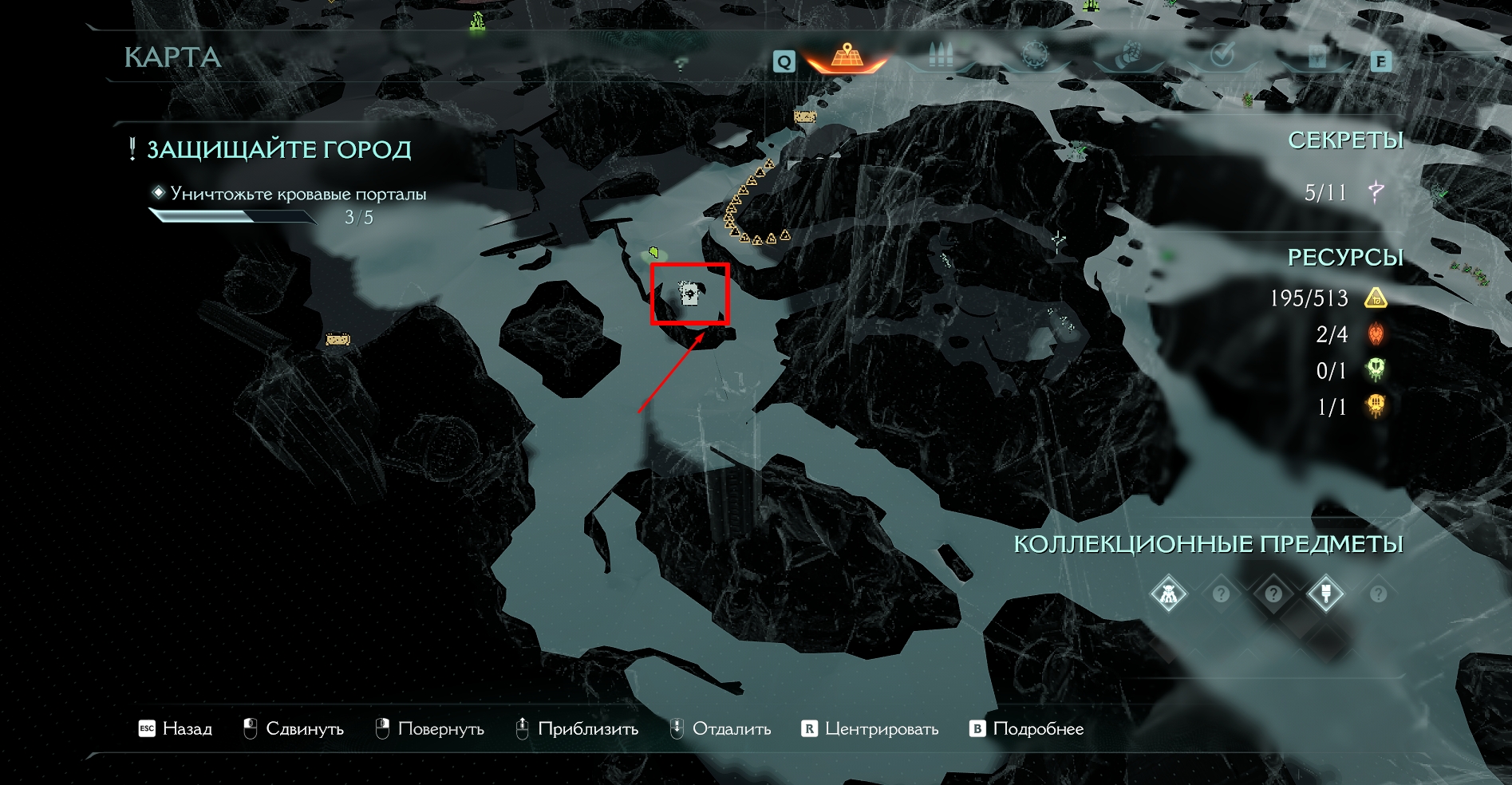
Task: Click the ЗАЩИЩАЙТЕ ГОРОД objective title
Action: click(278, 149)
